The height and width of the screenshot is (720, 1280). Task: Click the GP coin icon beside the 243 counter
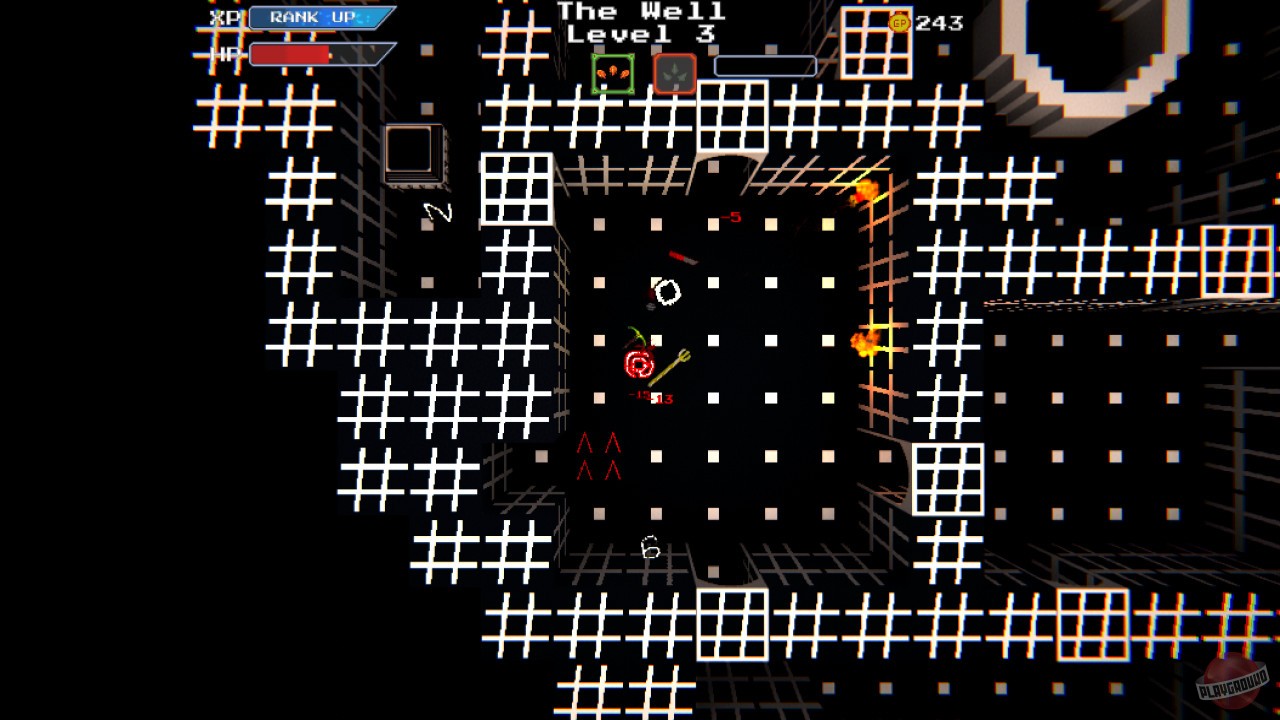tap(899, 22)
